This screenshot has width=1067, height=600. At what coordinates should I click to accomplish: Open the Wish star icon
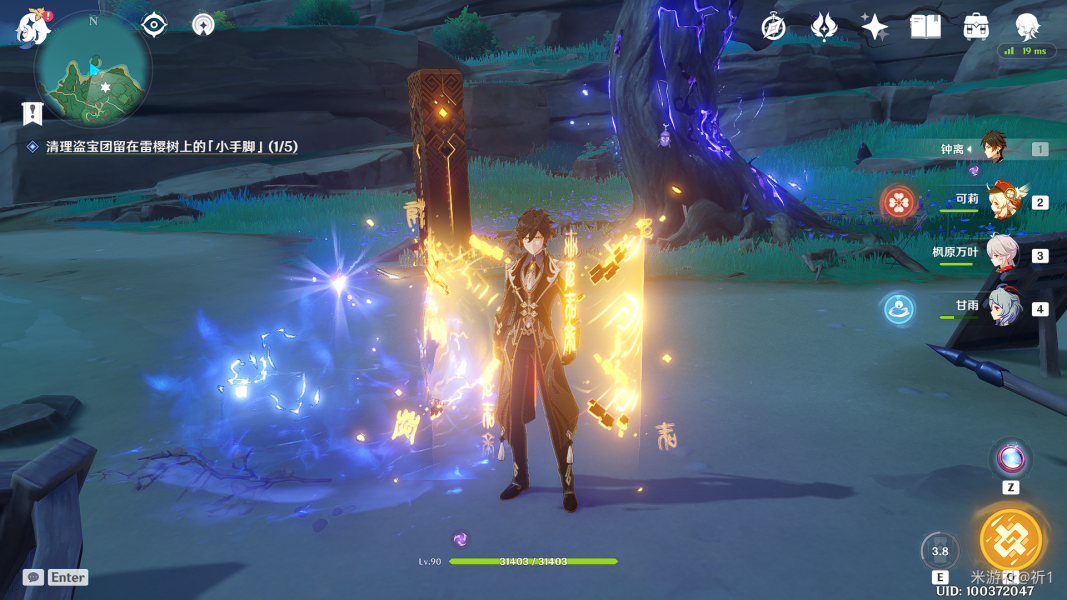874,27
